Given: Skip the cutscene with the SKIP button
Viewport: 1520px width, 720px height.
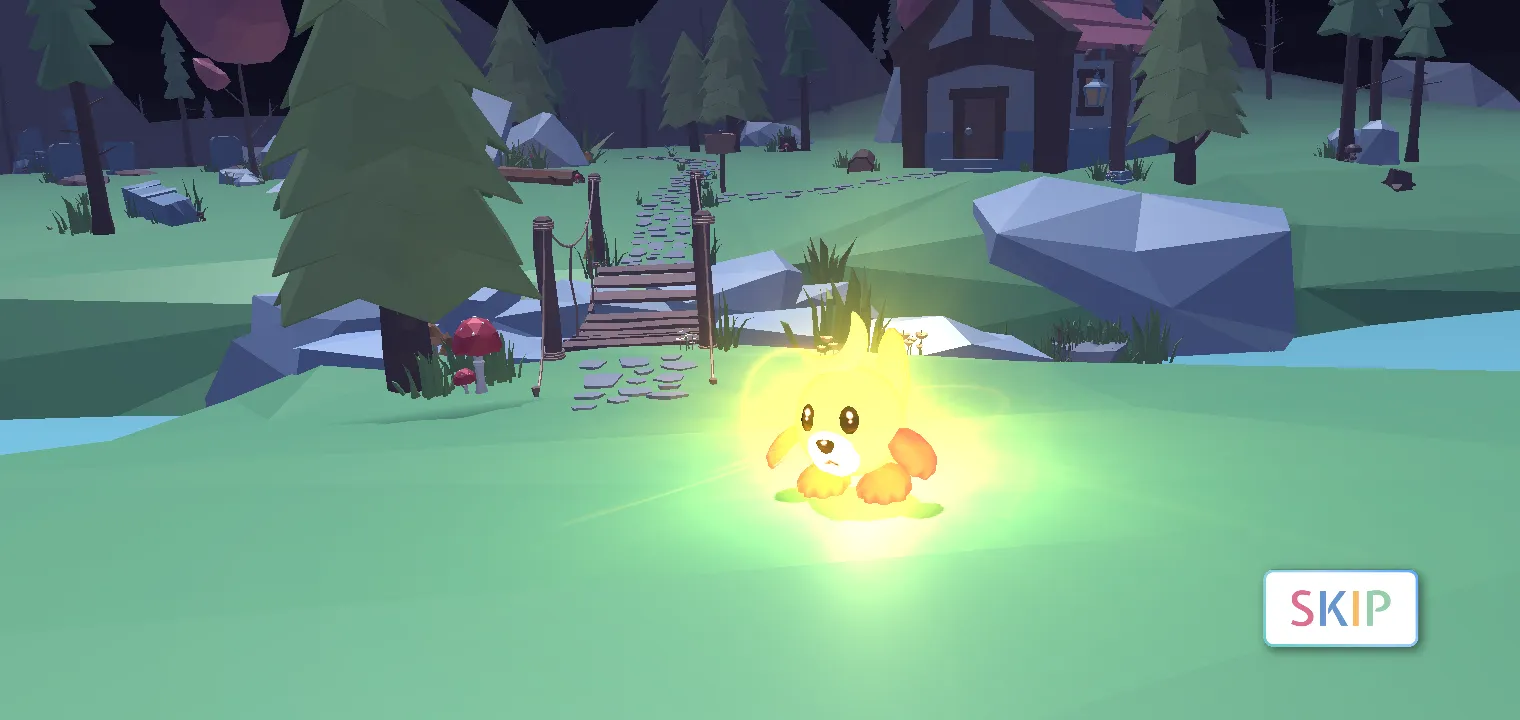Looking at the screenshot, I should 1340,608.
